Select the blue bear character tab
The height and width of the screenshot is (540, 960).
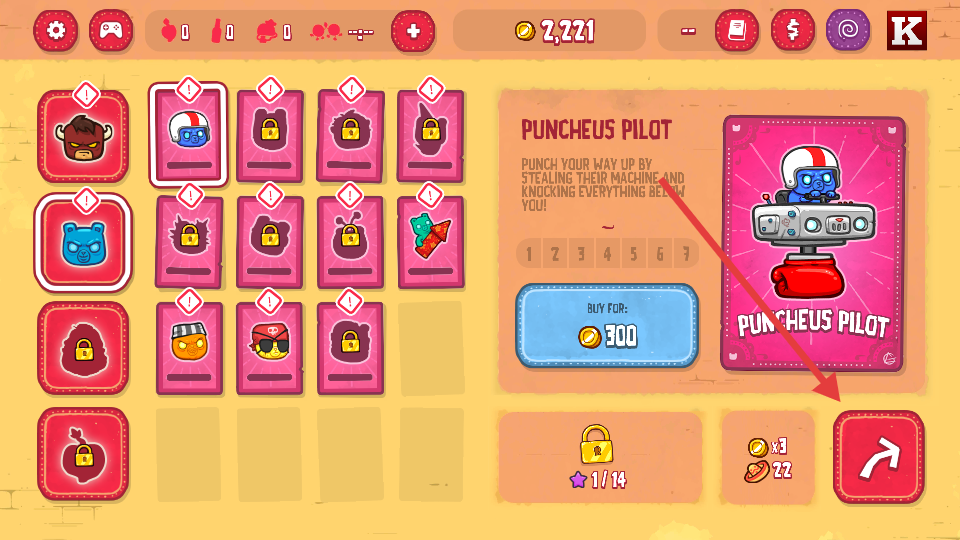(83, 243)
